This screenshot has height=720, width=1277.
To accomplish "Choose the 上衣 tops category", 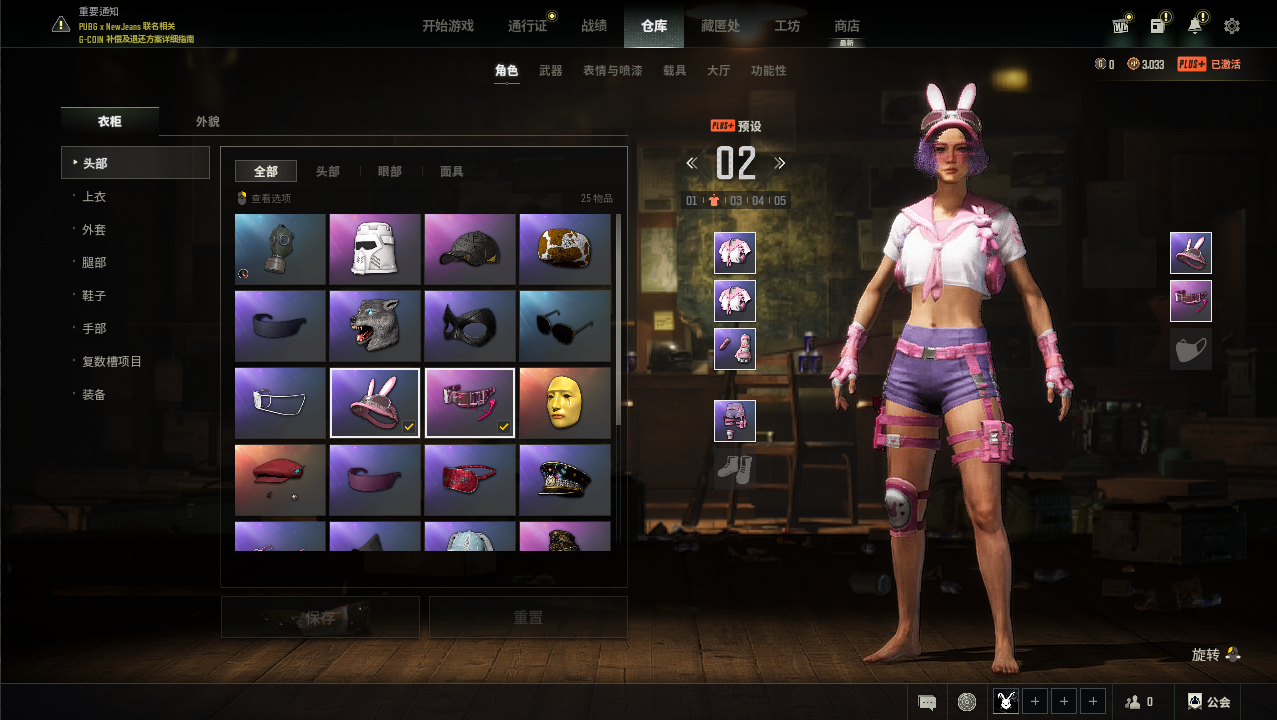I will [94, 197].
